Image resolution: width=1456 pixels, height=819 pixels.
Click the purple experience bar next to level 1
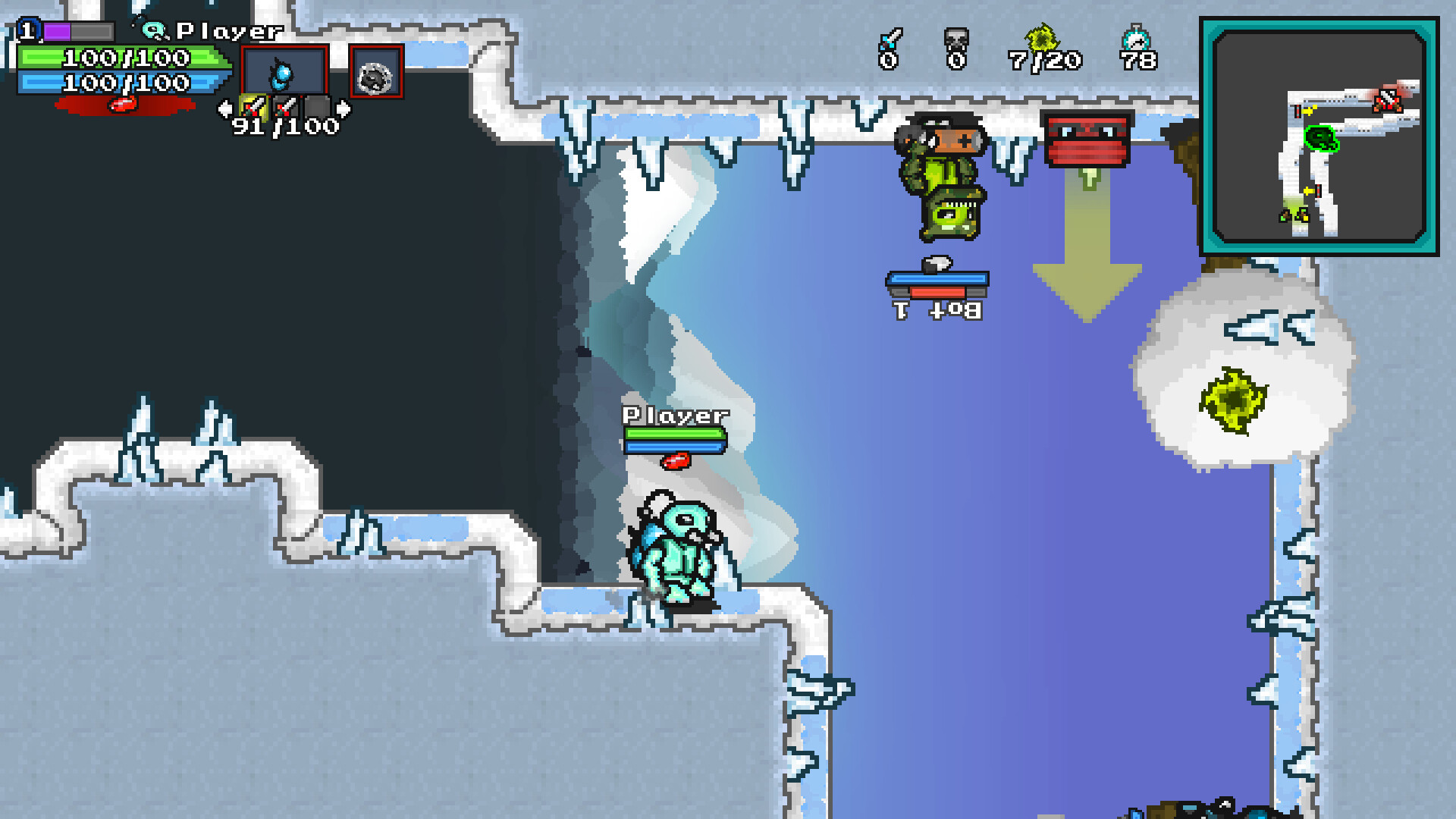click(58, 31)
